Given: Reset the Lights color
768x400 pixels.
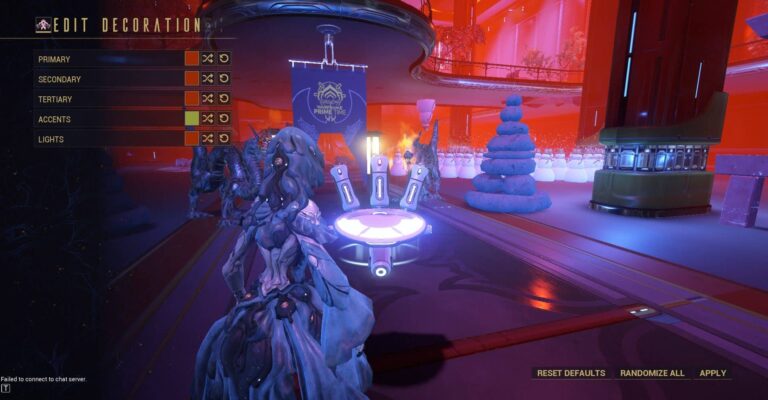Looking at the screenshot, I should pos(224,139).
